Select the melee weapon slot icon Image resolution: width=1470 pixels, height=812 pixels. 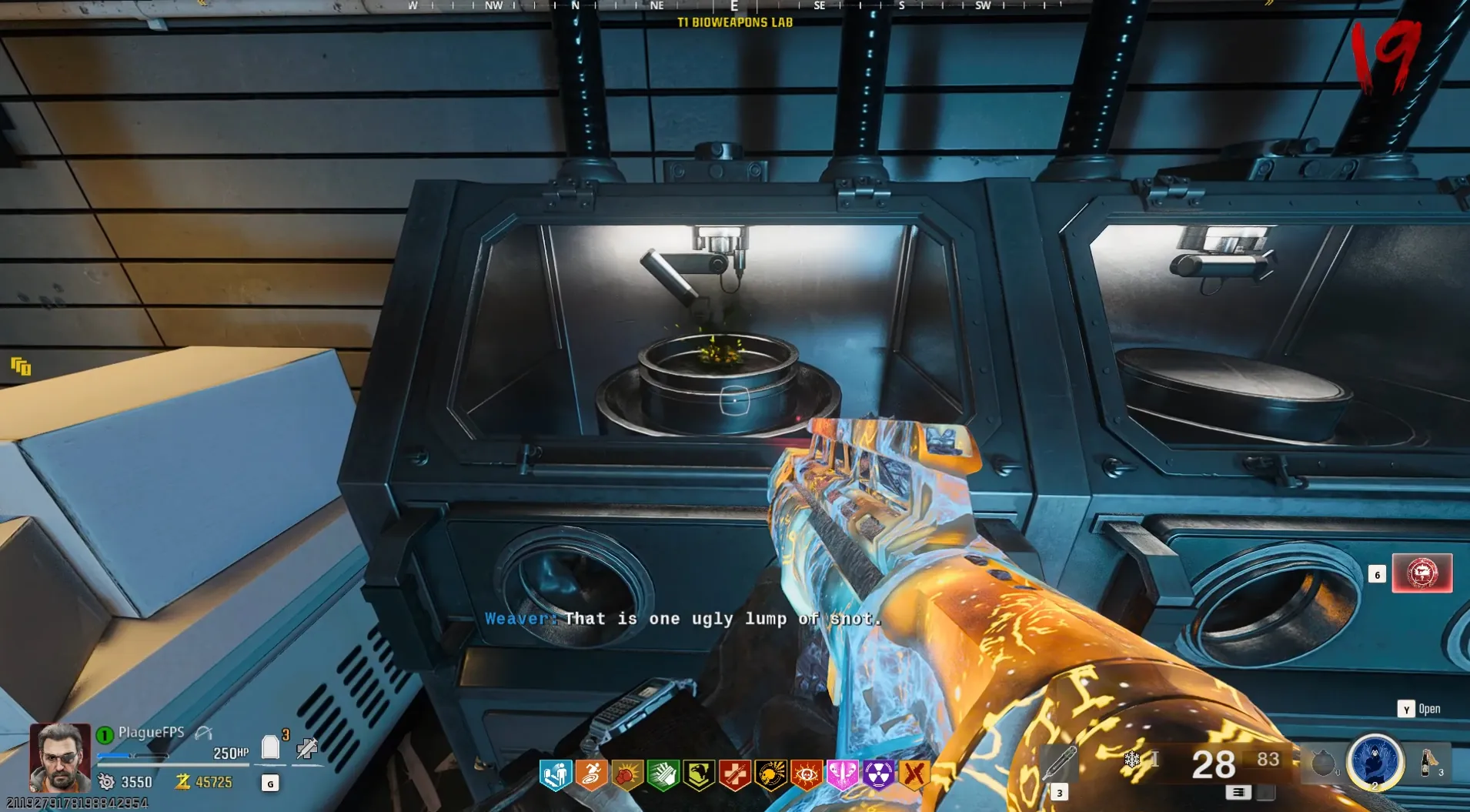pyautogui.click(x=1059, y=764)
